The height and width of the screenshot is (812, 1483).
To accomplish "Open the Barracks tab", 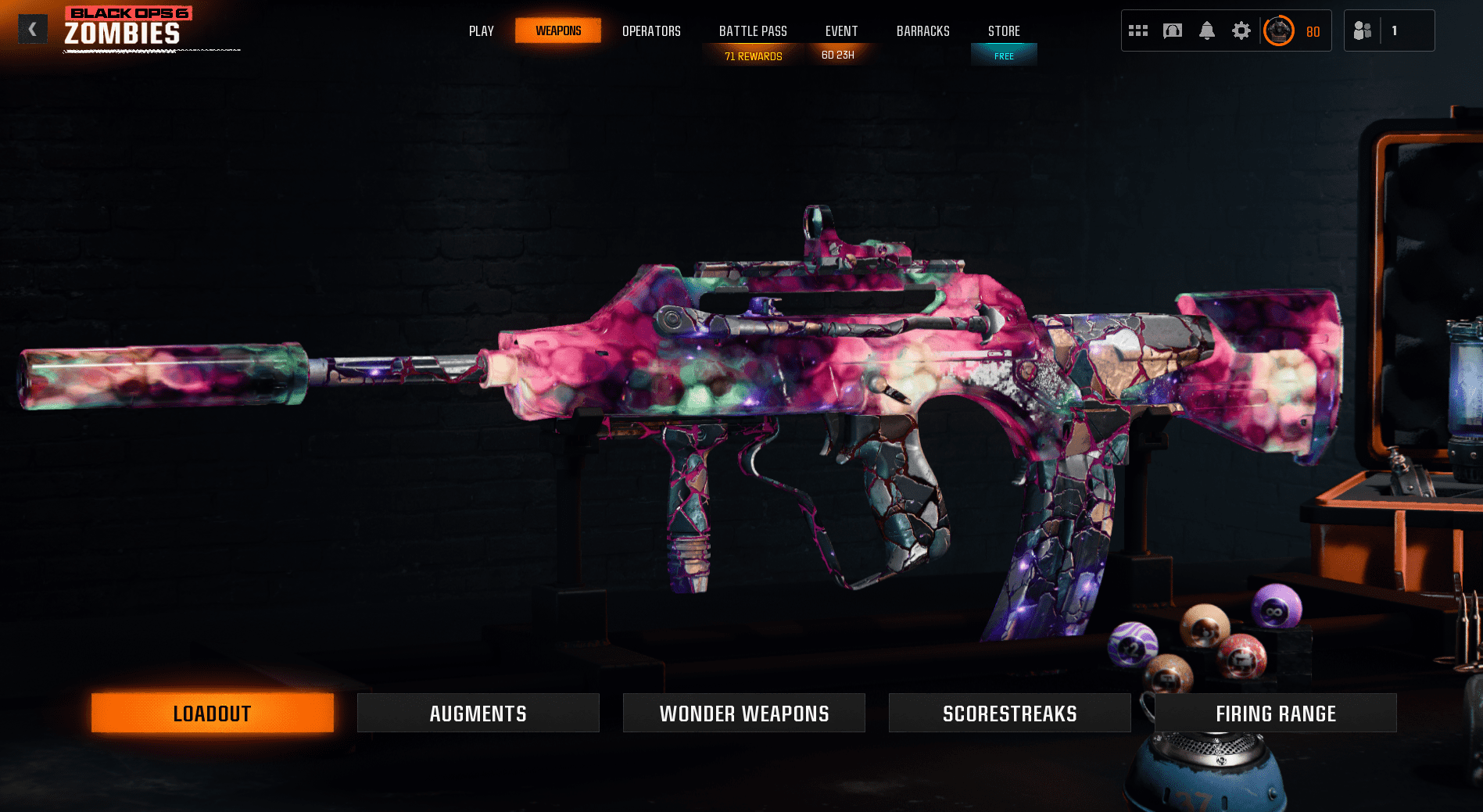I will pos(922,31).
